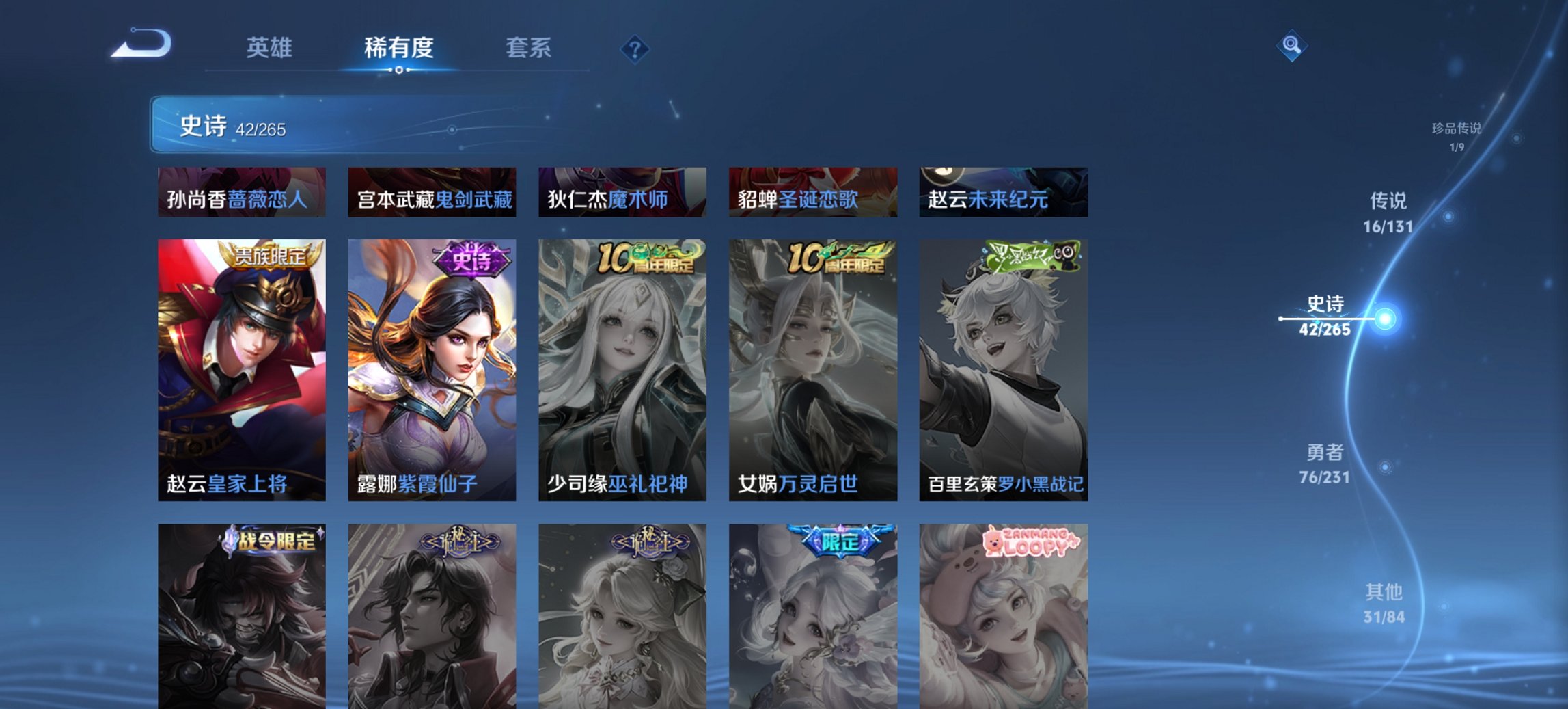Image resolution: width=1568 pixels, height=709 pixels.
Task: Open the search magnifier in top right
Action: coord(1291,46)
